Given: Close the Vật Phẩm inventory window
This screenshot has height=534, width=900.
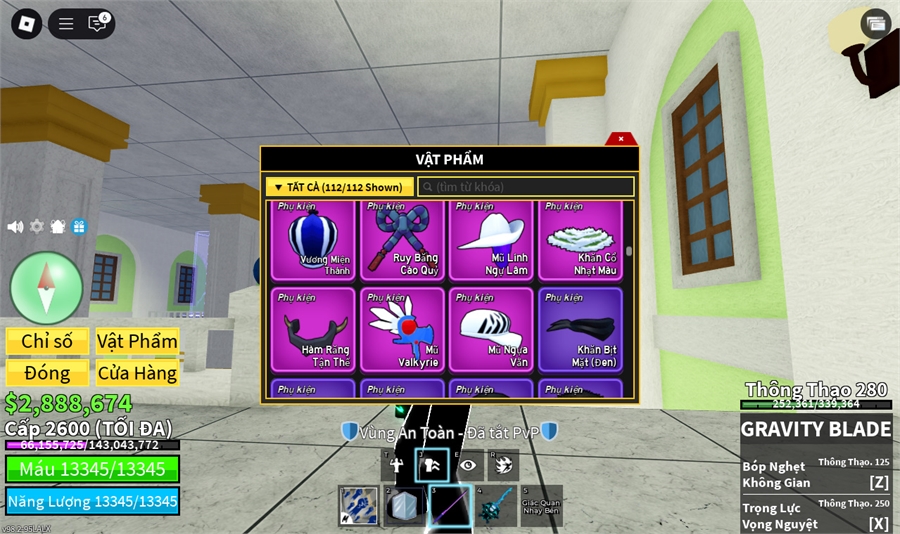Looking at the screenshot, I should pos(621,139).
